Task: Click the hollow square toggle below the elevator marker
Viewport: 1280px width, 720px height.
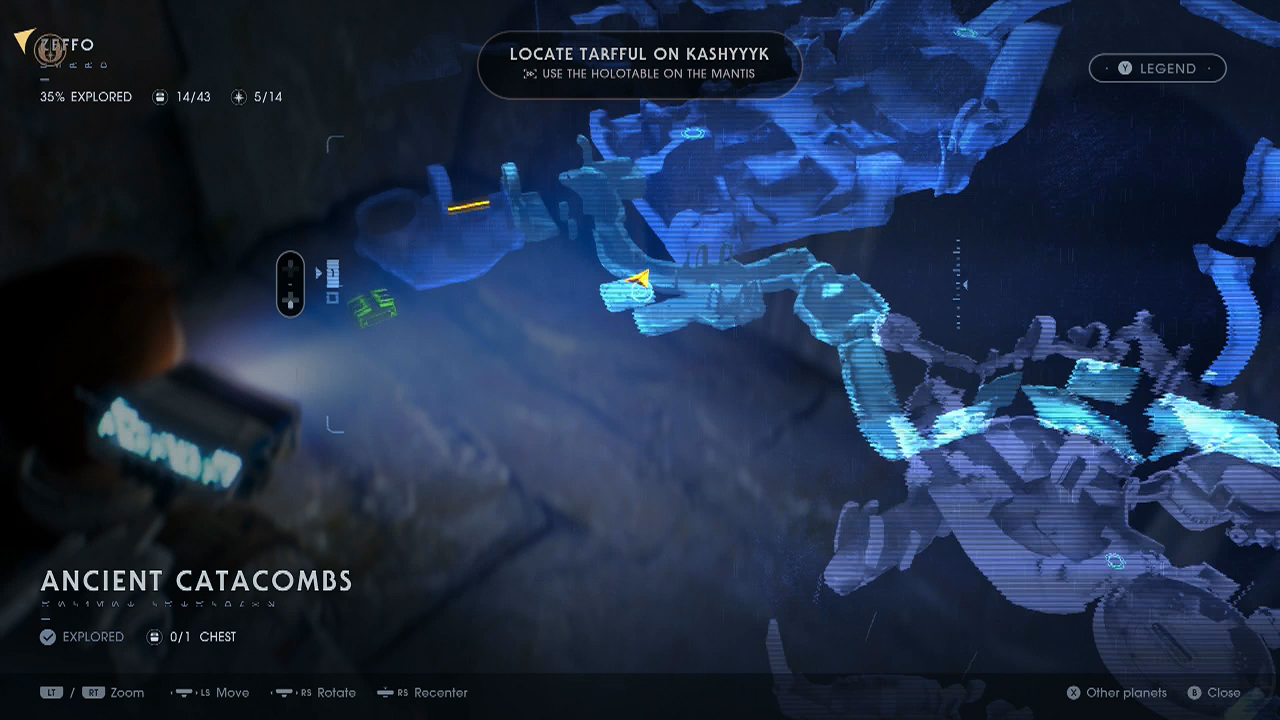Action: pyautogui.click(x=333, y=297)
